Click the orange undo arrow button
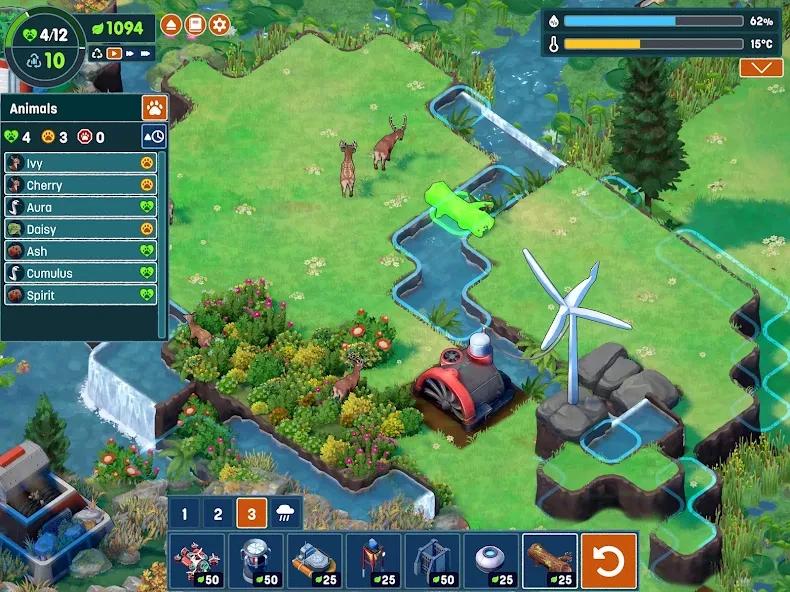790x592 pixels. click(609, 561)
